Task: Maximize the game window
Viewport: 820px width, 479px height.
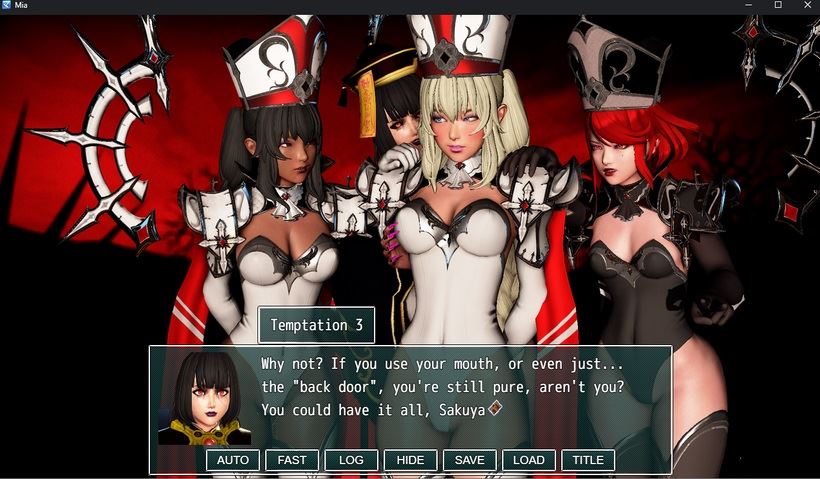Action: 778,5
